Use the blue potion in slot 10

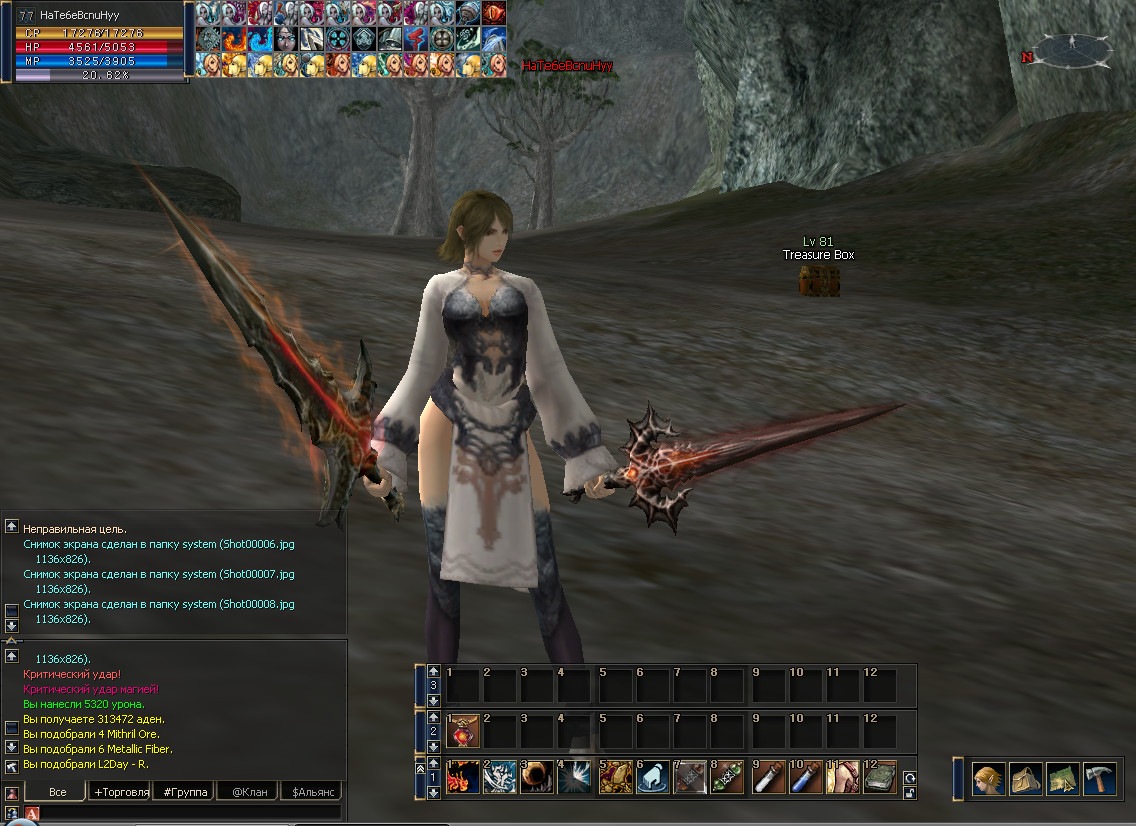coord(806,778)
